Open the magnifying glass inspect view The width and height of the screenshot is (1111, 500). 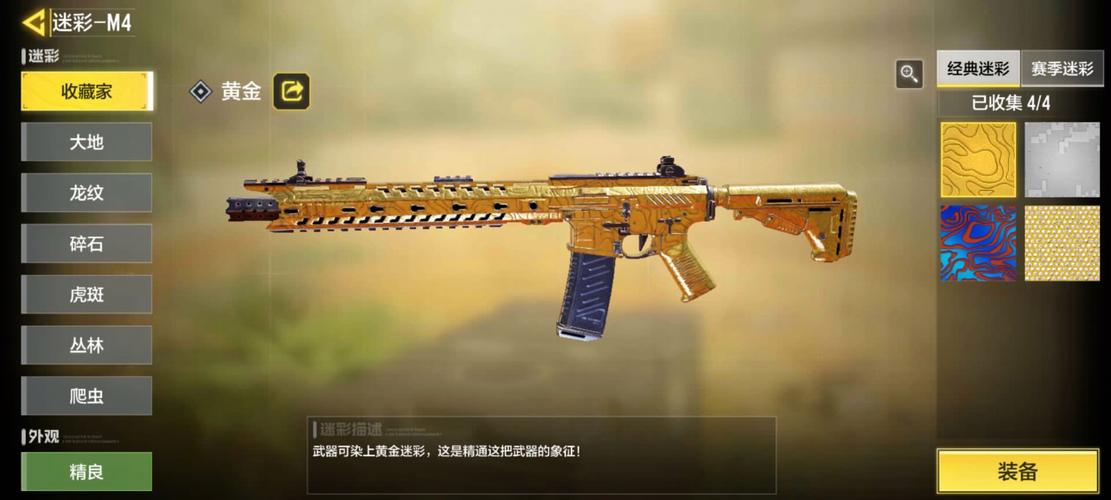click(x=909, y=73)
